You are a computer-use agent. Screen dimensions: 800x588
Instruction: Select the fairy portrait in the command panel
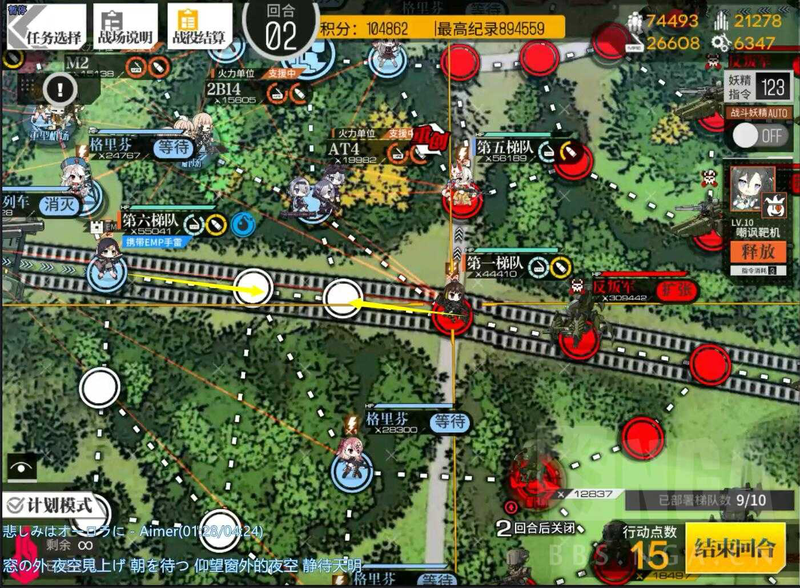point(750,186)
